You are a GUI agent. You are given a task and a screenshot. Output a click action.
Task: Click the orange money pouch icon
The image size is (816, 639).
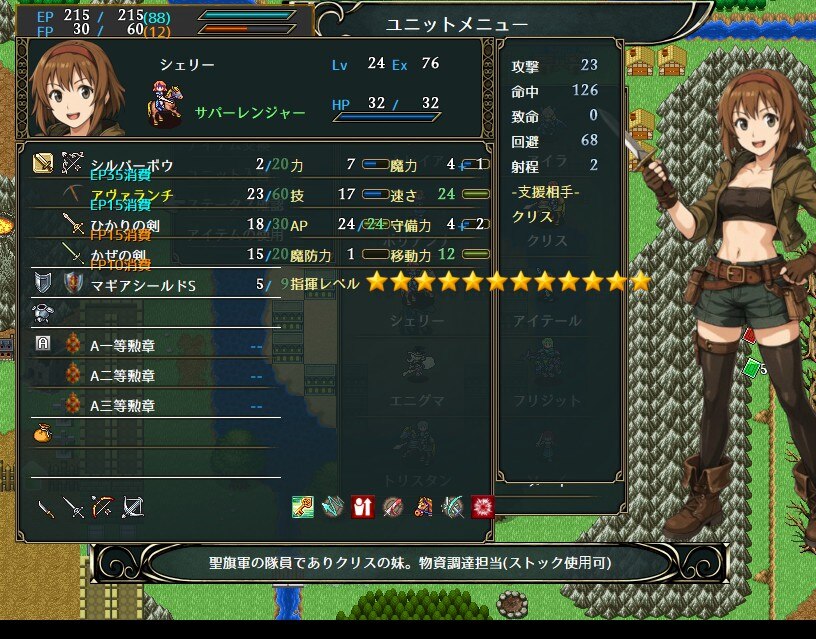click(43, 436)
